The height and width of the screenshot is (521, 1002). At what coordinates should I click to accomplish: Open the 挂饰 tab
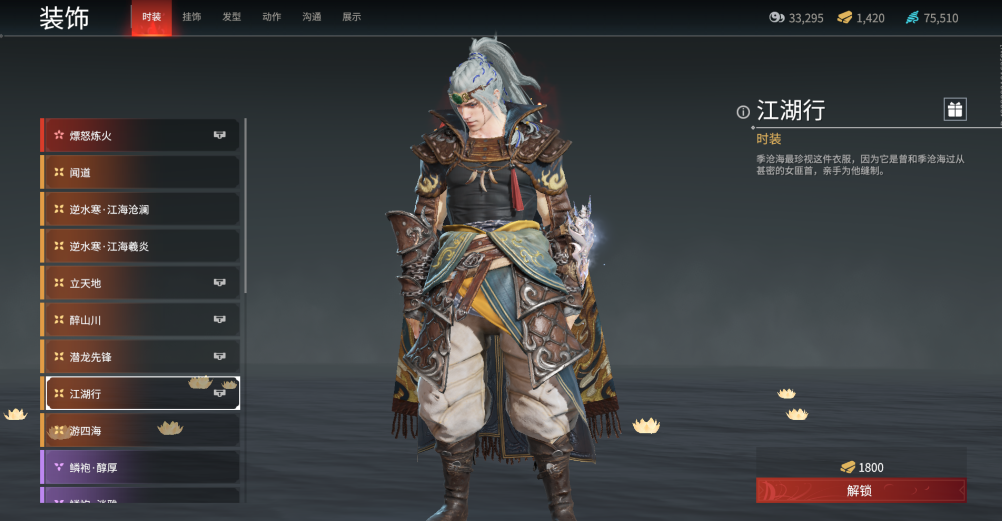pos(191,17)
